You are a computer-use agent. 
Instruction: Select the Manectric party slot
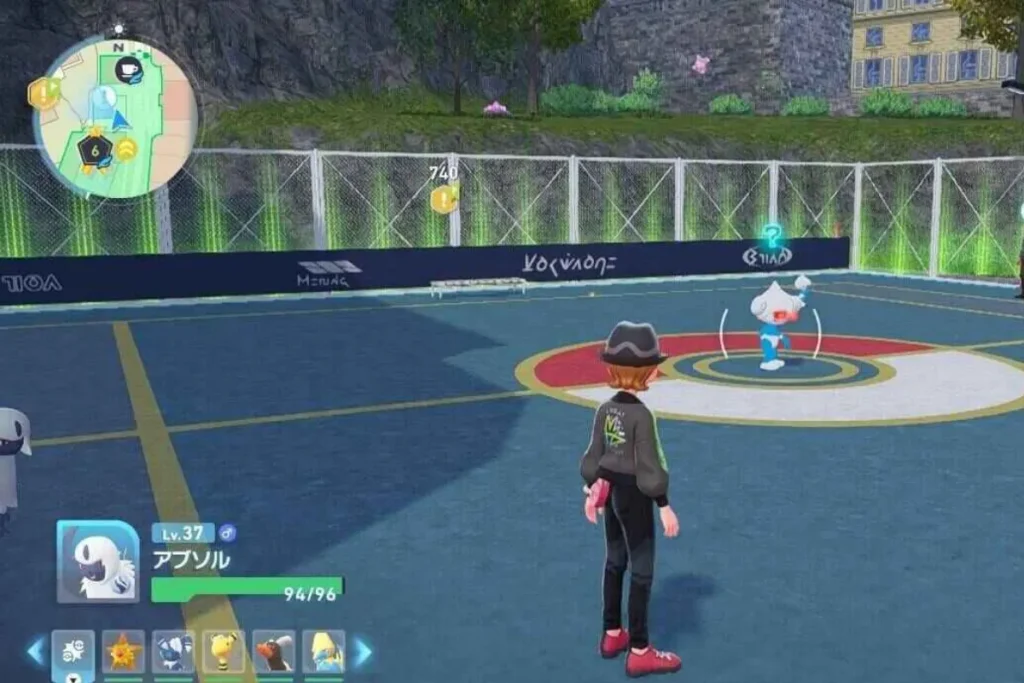point(323,652)
